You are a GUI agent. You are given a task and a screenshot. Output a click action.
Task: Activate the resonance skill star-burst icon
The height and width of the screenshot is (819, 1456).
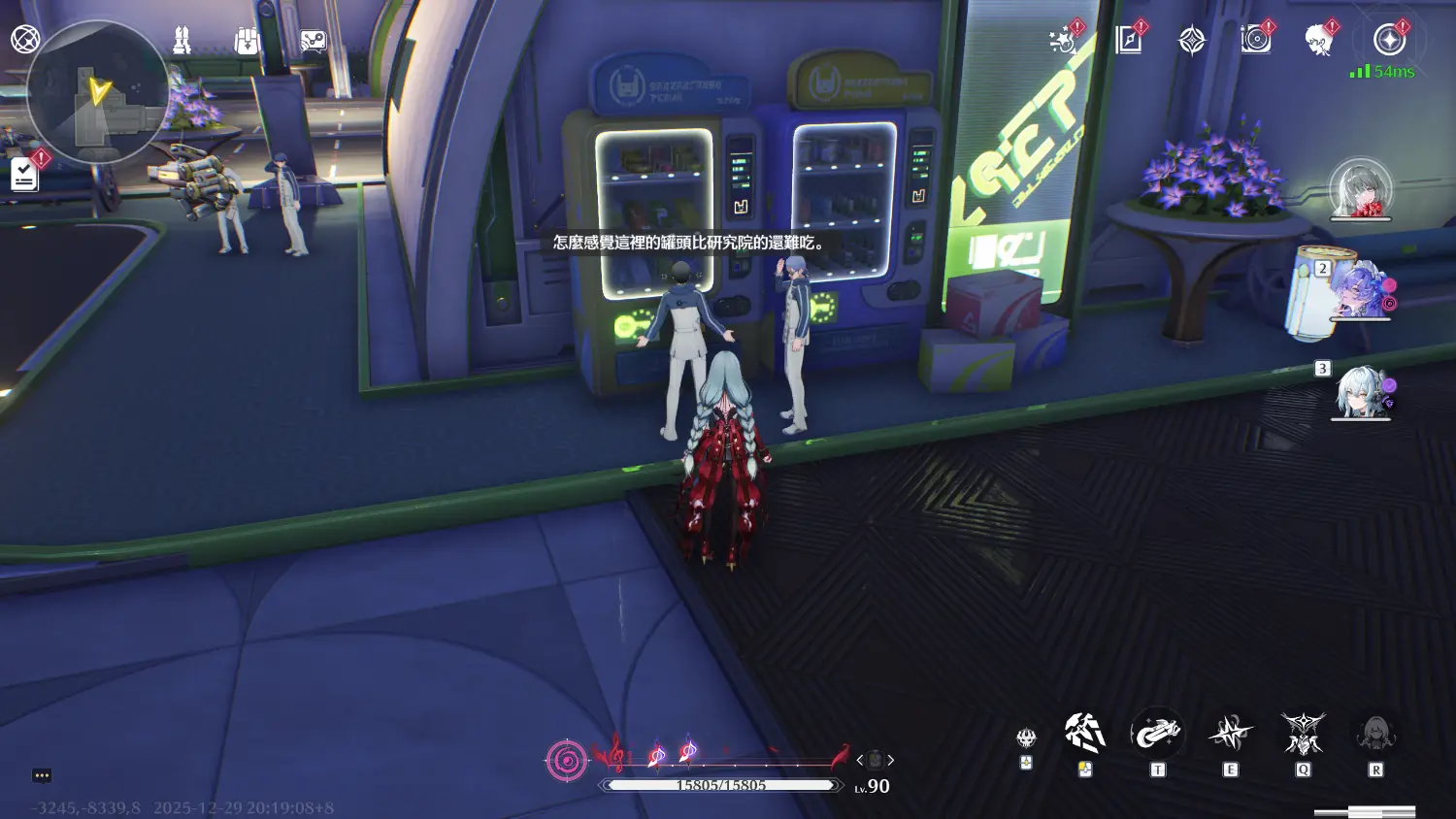tap(1230, 735)
